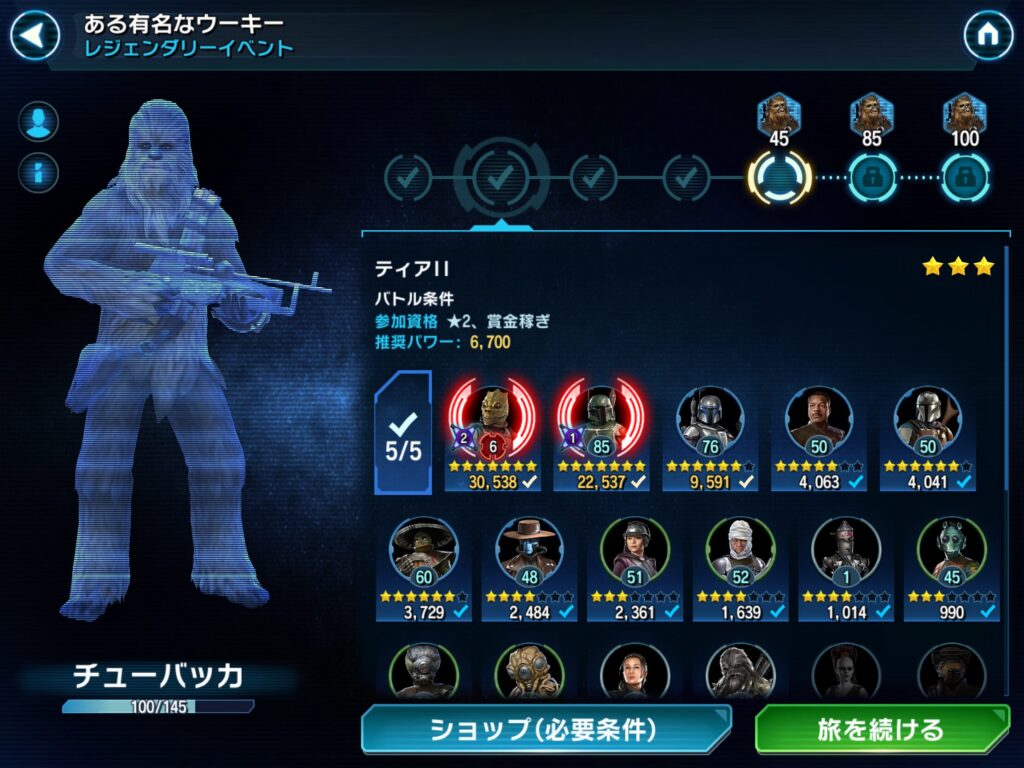Go back with the arrow button

34,36
